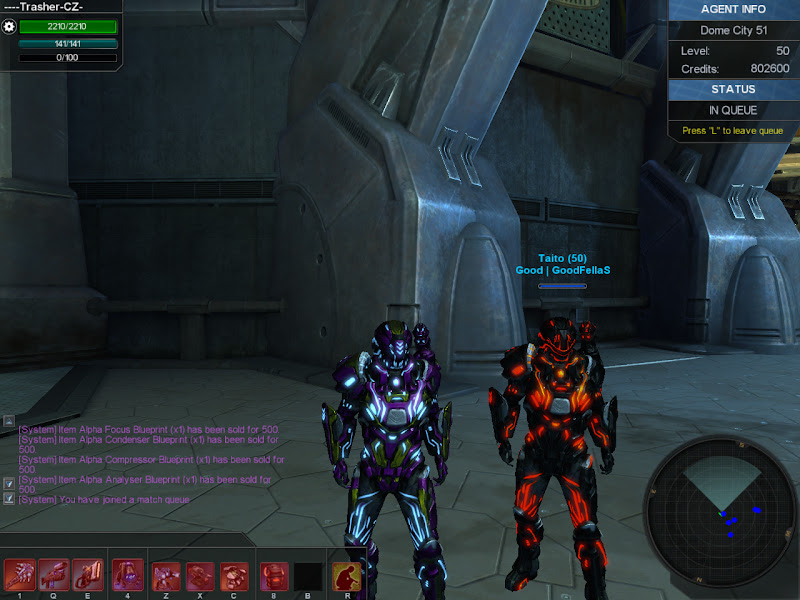Activate the armored suit ability in slot 4
800x600 pixels.
click(128, 574)
